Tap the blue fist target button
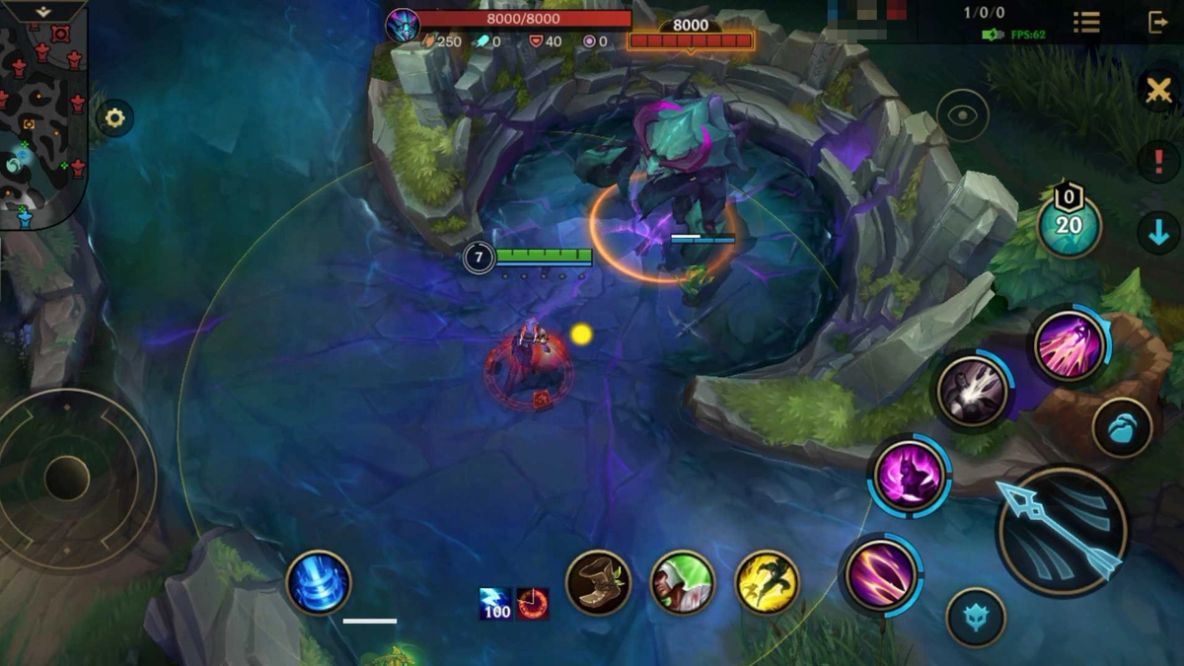 coord(1122,428)
